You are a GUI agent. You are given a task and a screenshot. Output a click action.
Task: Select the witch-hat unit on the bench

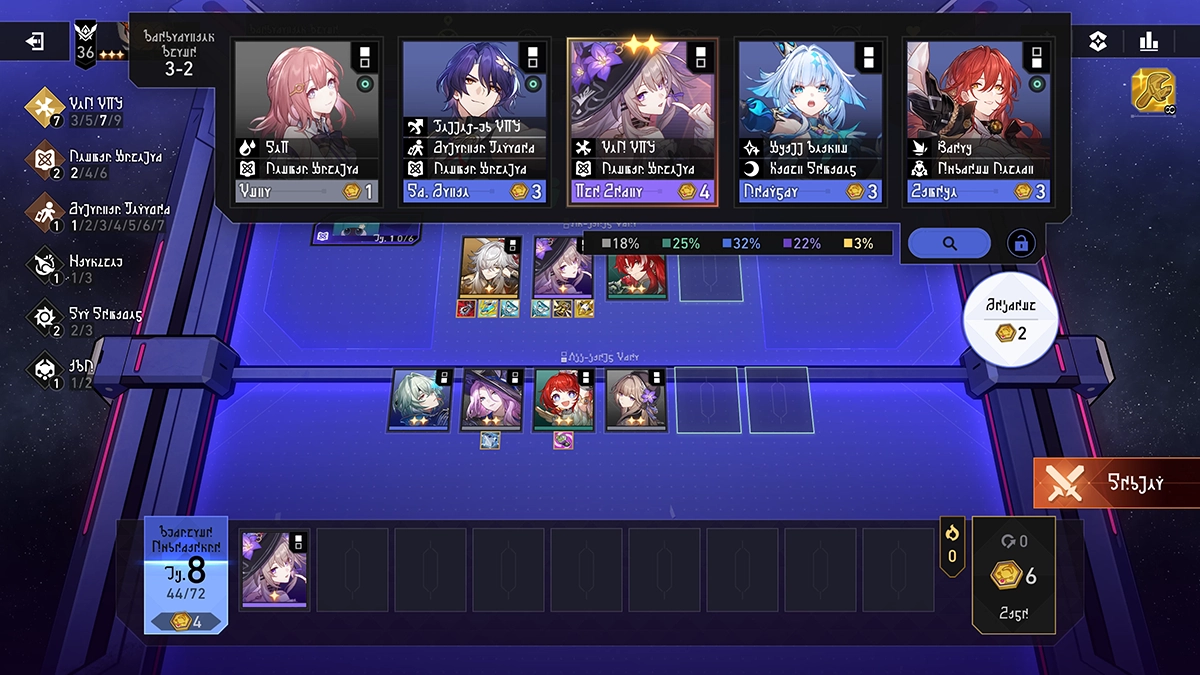(275, 570)
